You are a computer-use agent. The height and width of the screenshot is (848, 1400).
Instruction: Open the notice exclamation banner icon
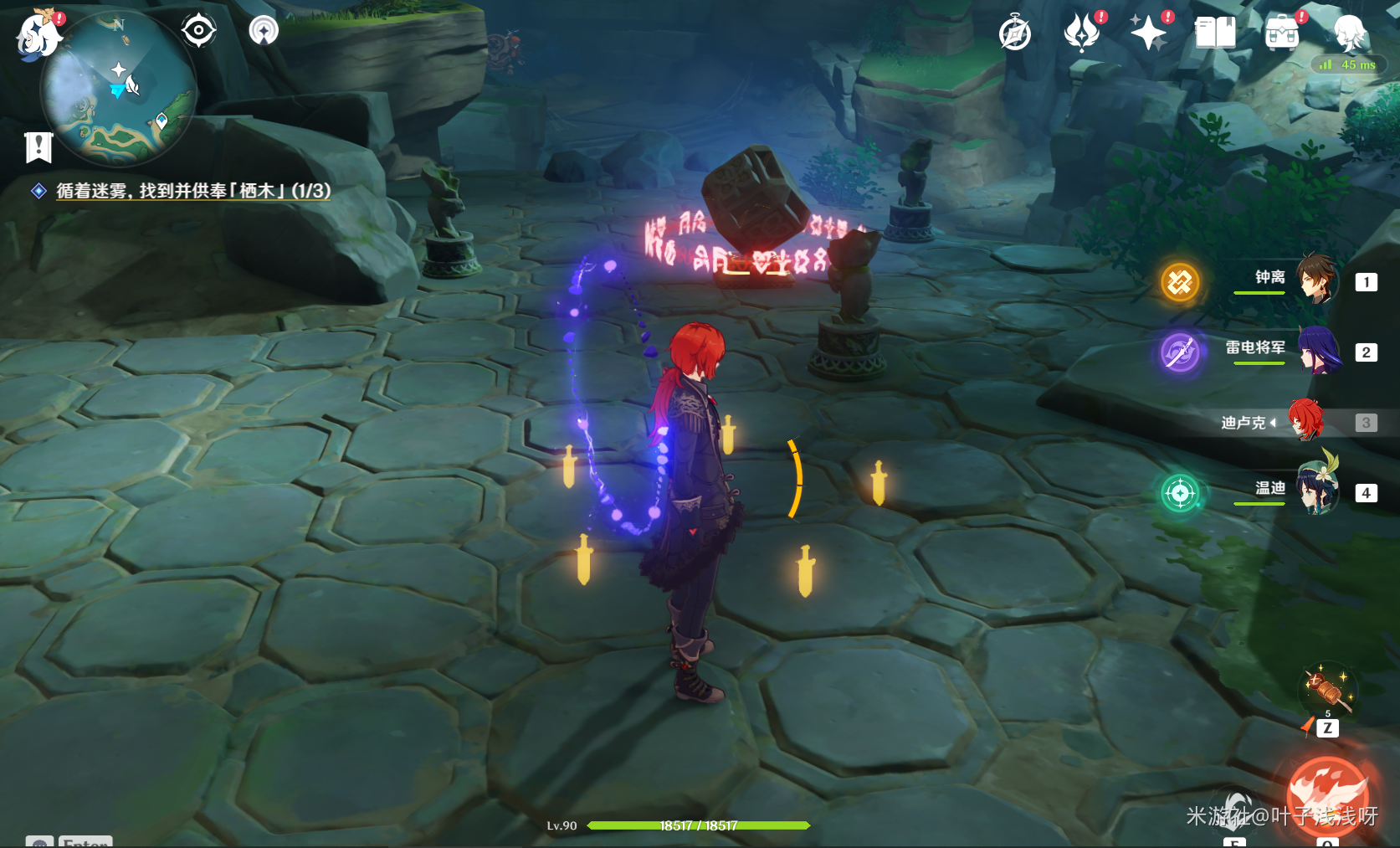(38, 147)
